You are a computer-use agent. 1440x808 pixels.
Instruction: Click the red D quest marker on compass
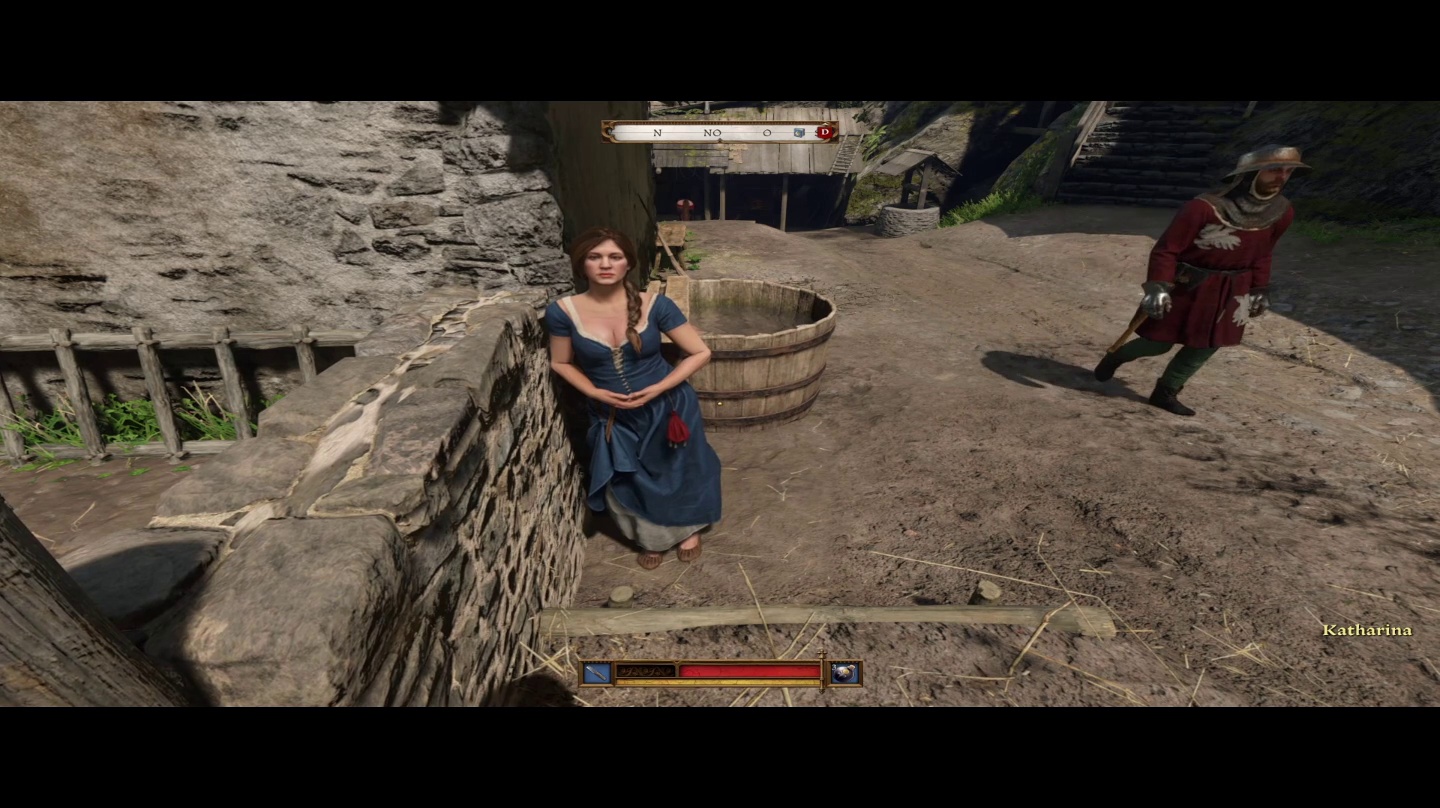click(825, 132)
